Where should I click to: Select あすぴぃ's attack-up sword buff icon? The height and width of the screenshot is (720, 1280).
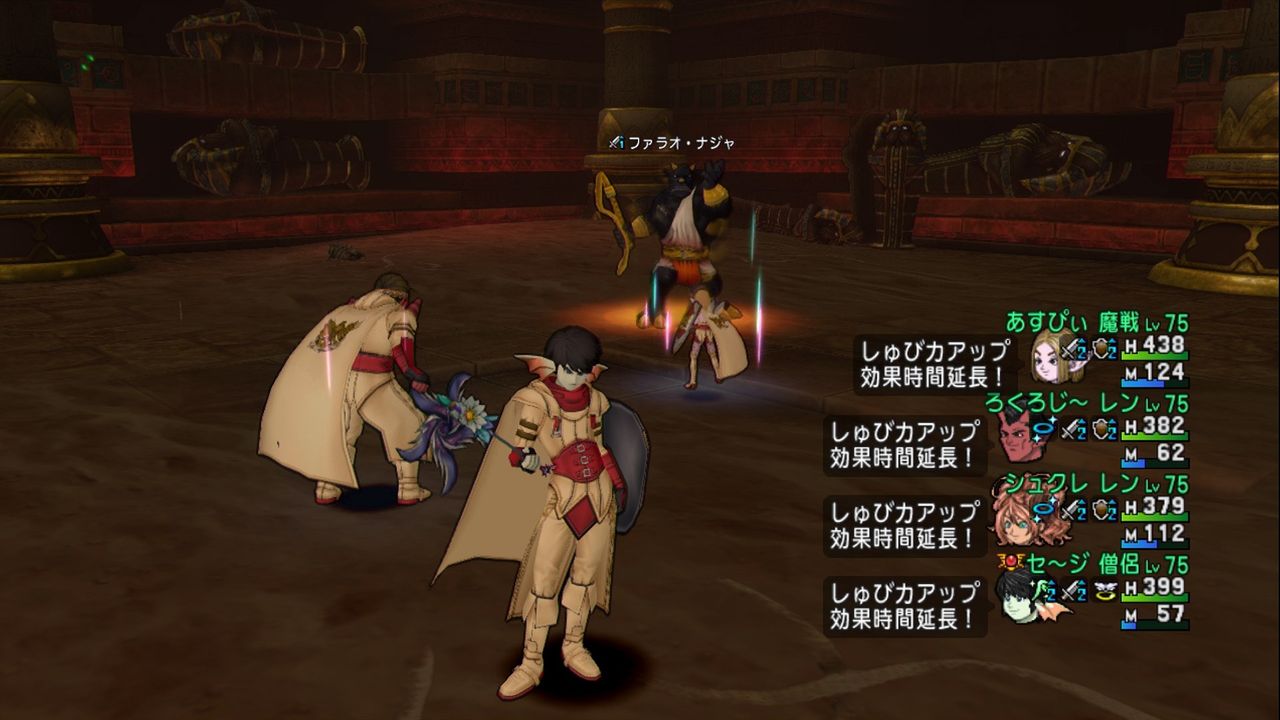tap(1070, 349)
